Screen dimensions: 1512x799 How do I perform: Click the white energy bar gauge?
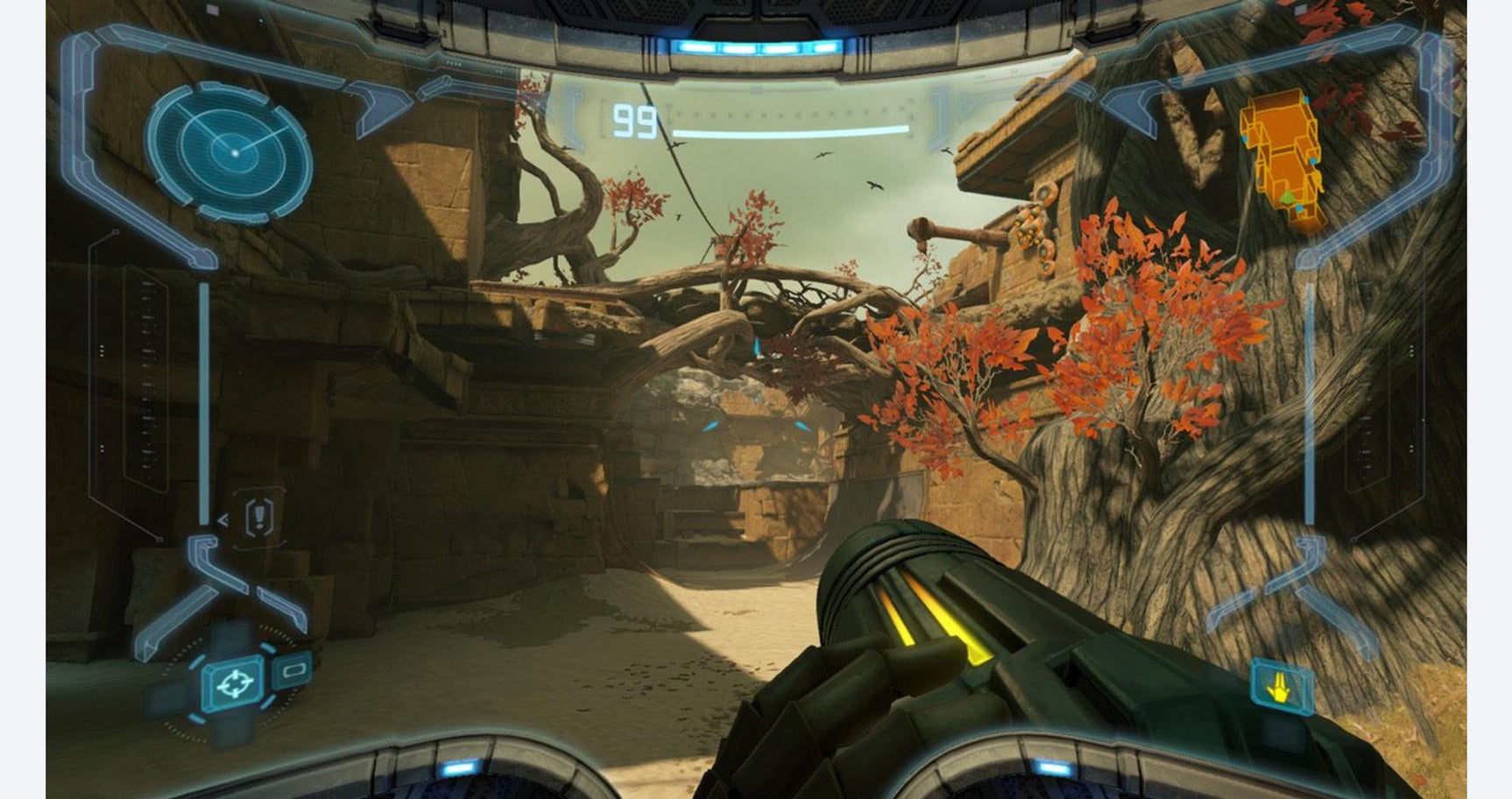(x=793, y=128)
